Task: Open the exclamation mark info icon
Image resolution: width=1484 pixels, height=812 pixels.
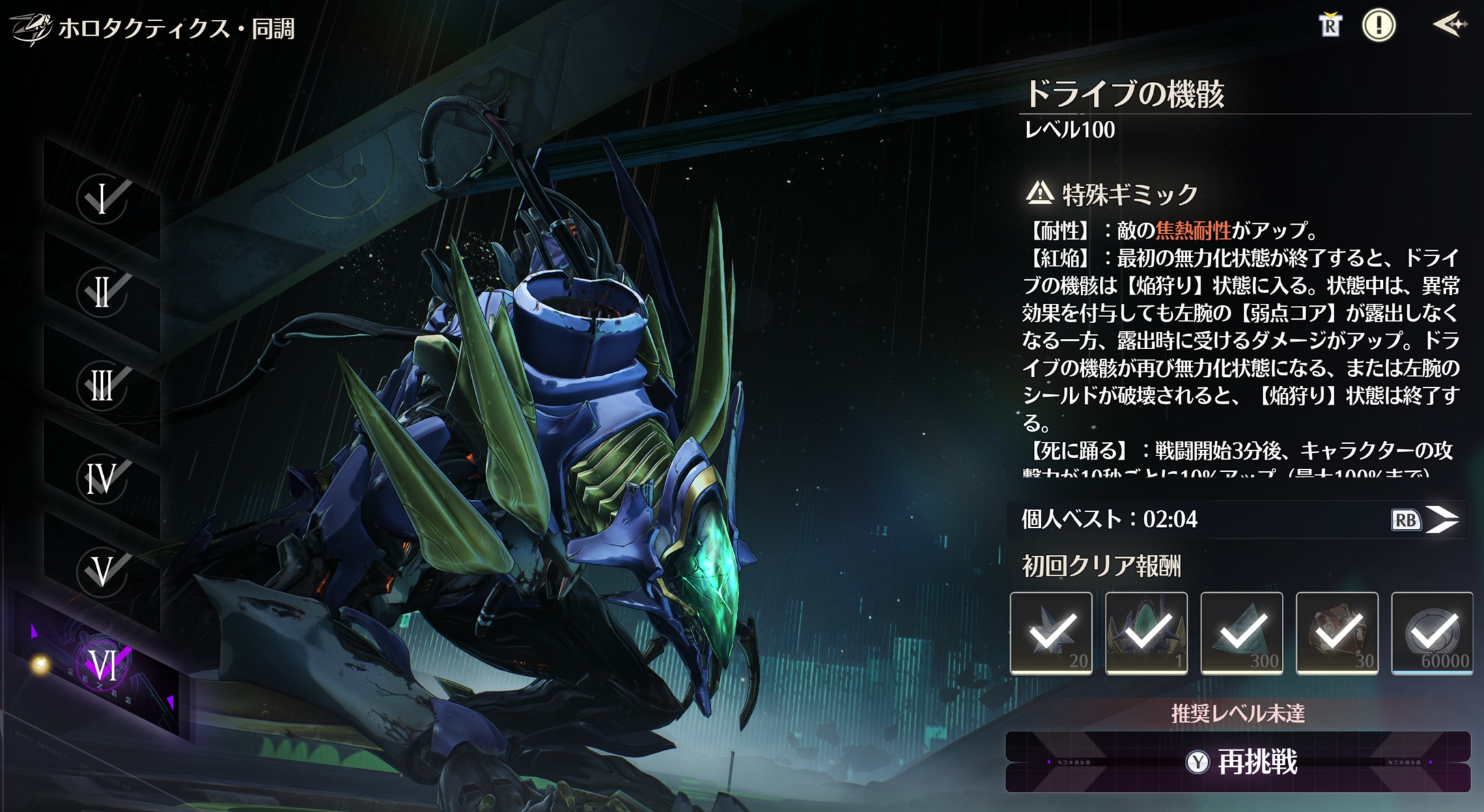Action: tap(1379, 26)
